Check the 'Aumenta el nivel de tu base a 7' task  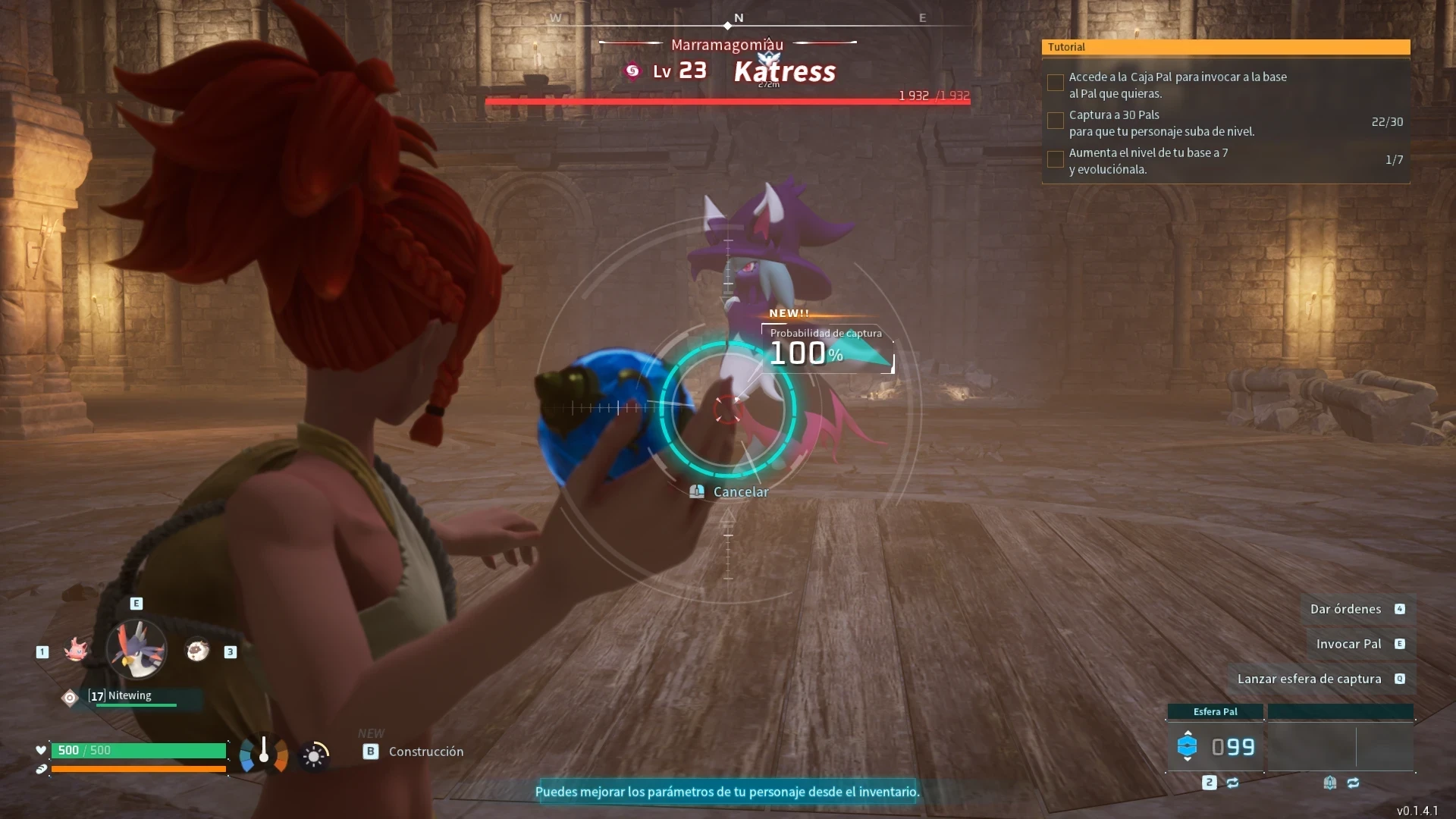1055,159
